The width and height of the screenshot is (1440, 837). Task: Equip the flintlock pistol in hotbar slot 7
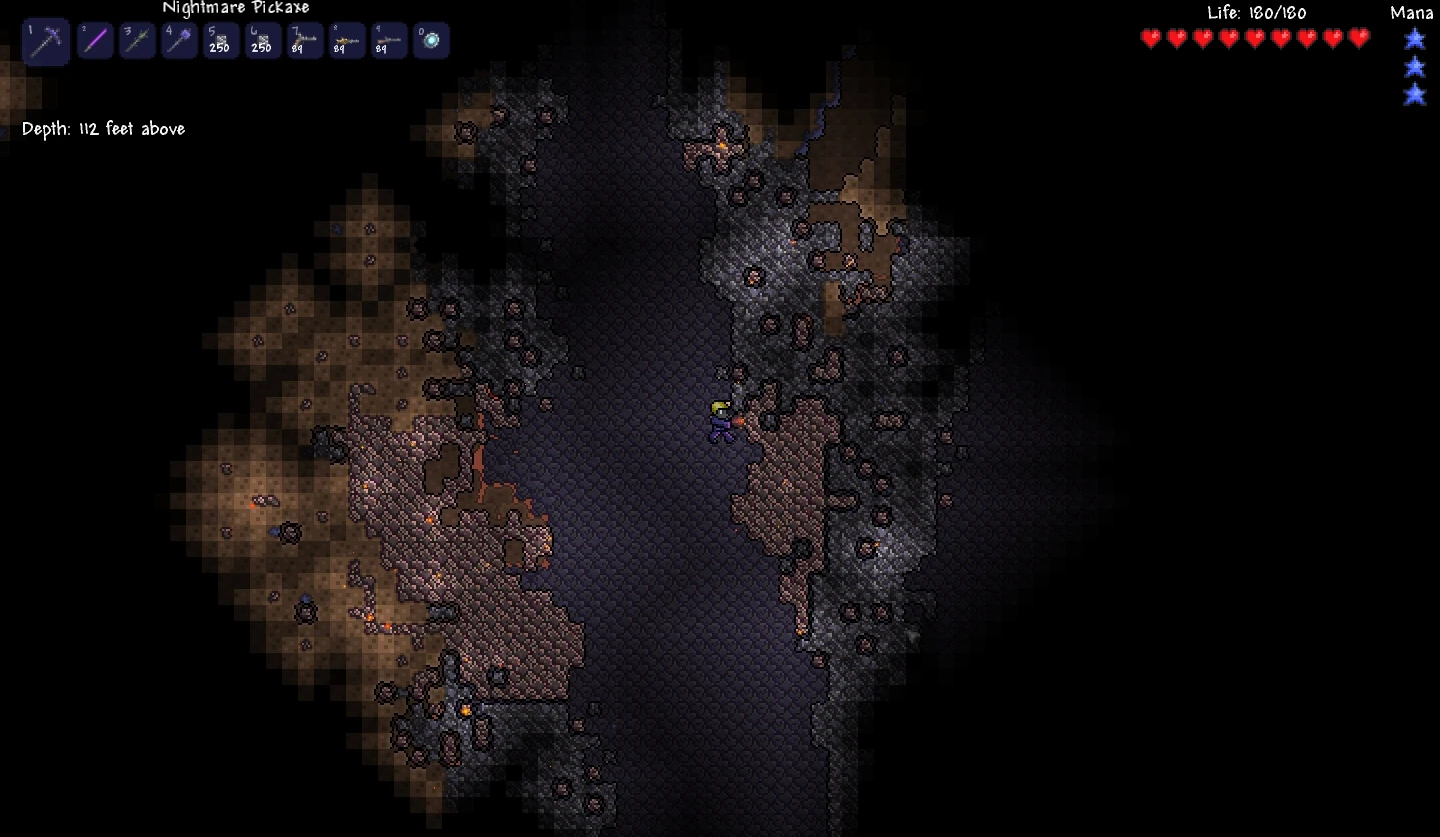point(304,40)
